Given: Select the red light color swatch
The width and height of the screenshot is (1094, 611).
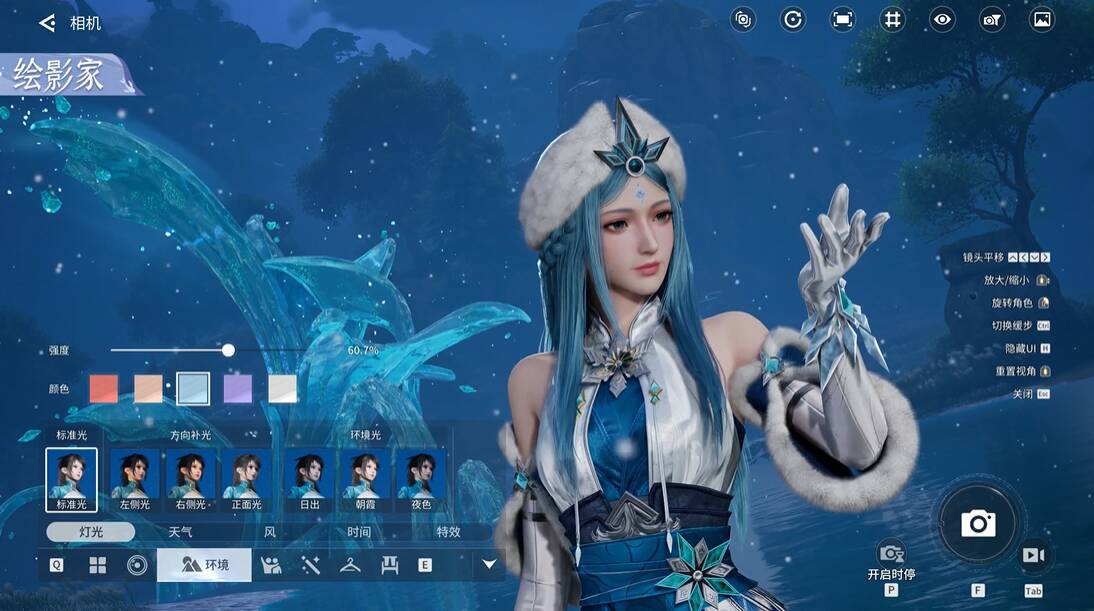Looking at the screenshot, I should pos(104,389).
